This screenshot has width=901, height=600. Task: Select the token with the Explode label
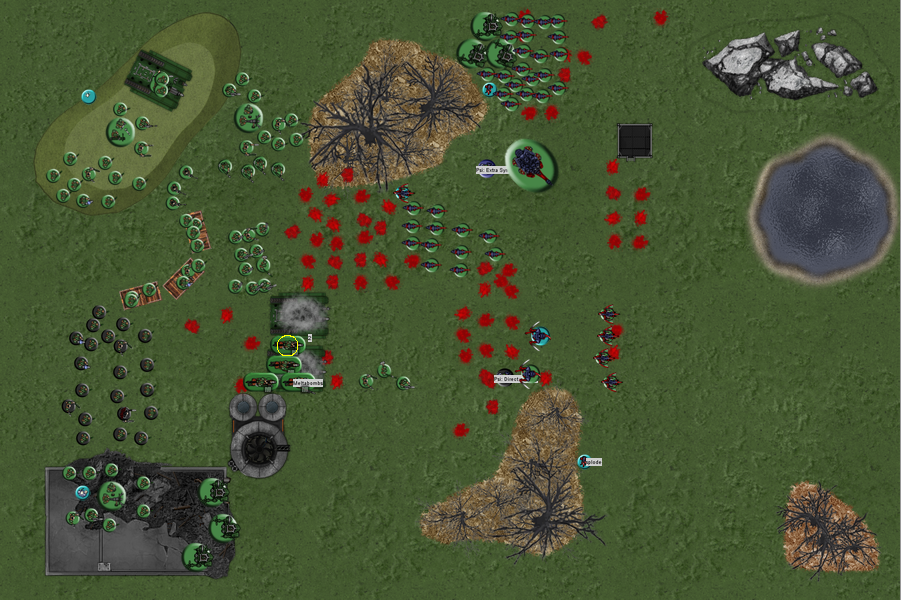coord(584,461)
